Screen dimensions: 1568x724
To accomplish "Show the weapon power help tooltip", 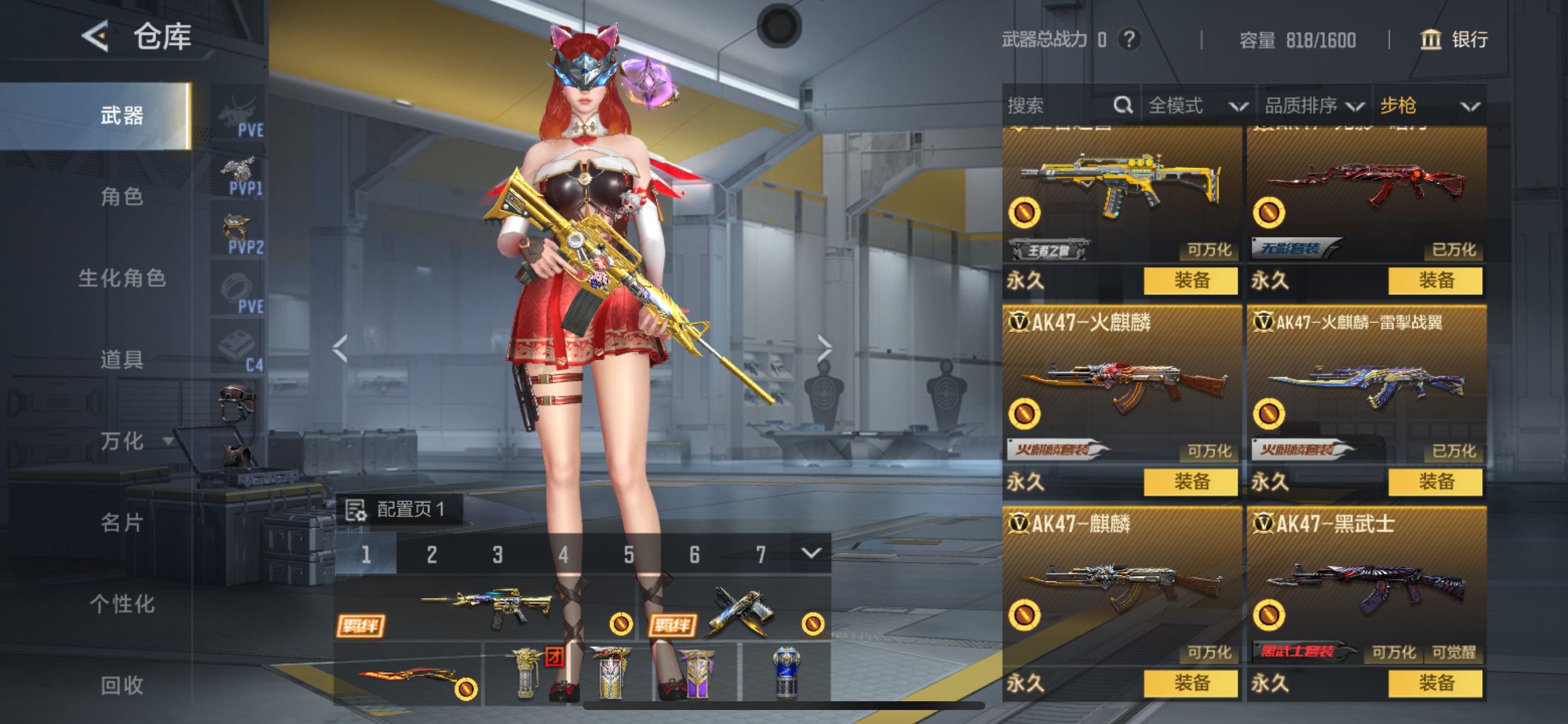I will [x=1129, y=40].
